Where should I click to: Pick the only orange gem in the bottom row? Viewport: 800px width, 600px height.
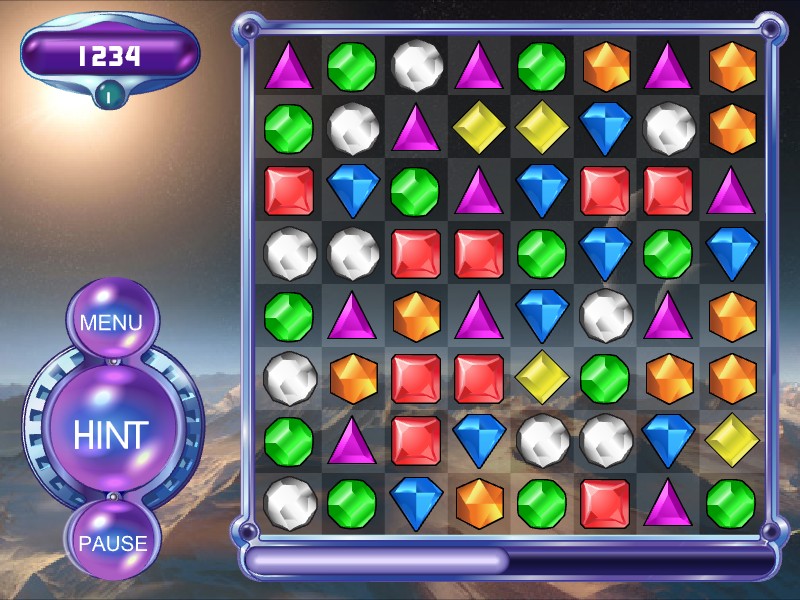(479, 503)
